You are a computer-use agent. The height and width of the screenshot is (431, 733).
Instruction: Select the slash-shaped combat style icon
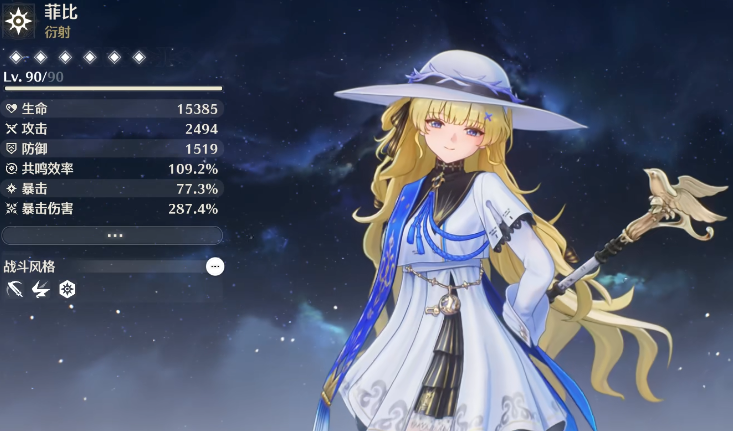pos(16,290)
